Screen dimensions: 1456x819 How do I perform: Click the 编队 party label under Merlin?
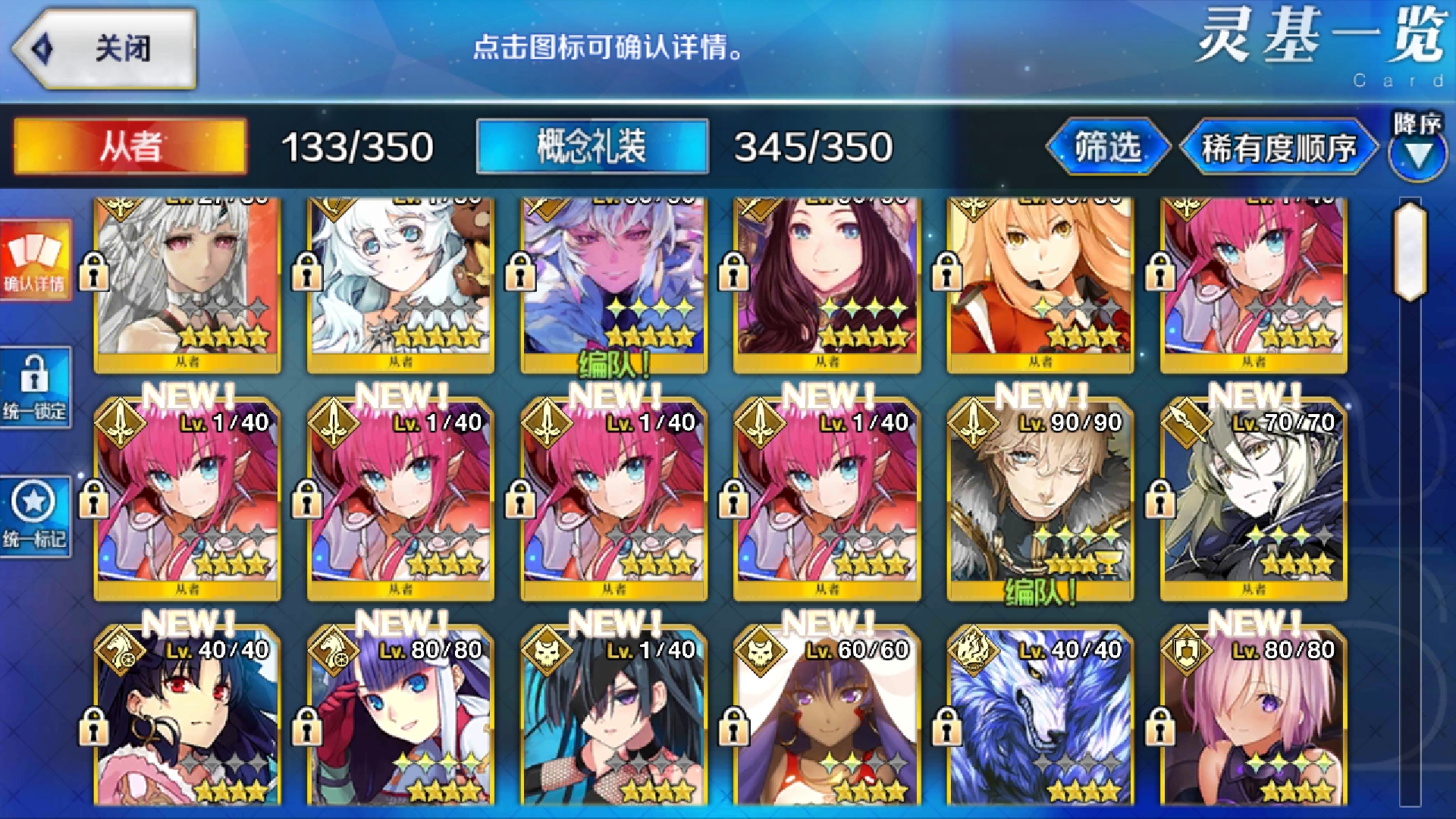click(x=611, y=363)
